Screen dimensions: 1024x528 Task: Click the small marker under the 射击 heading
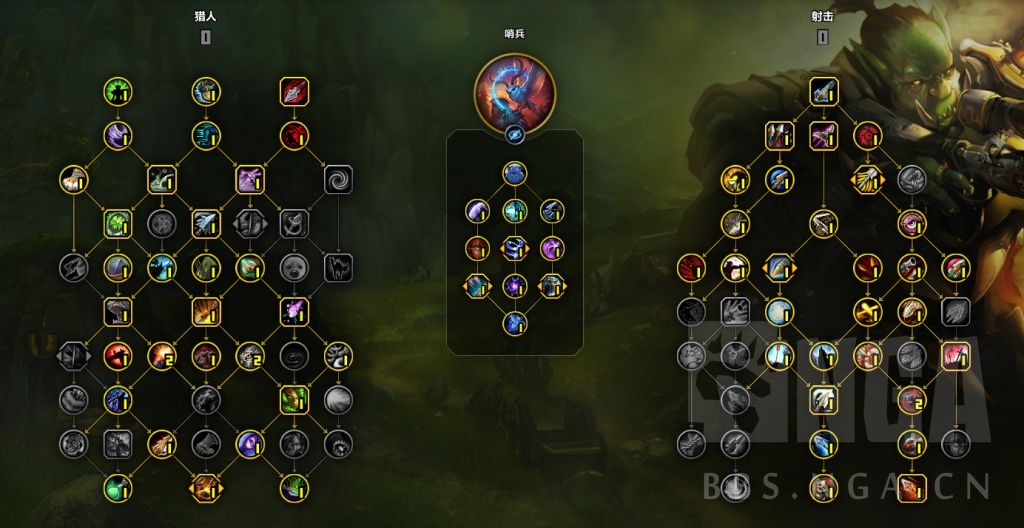pyautogui.click(x=822, y=38)
